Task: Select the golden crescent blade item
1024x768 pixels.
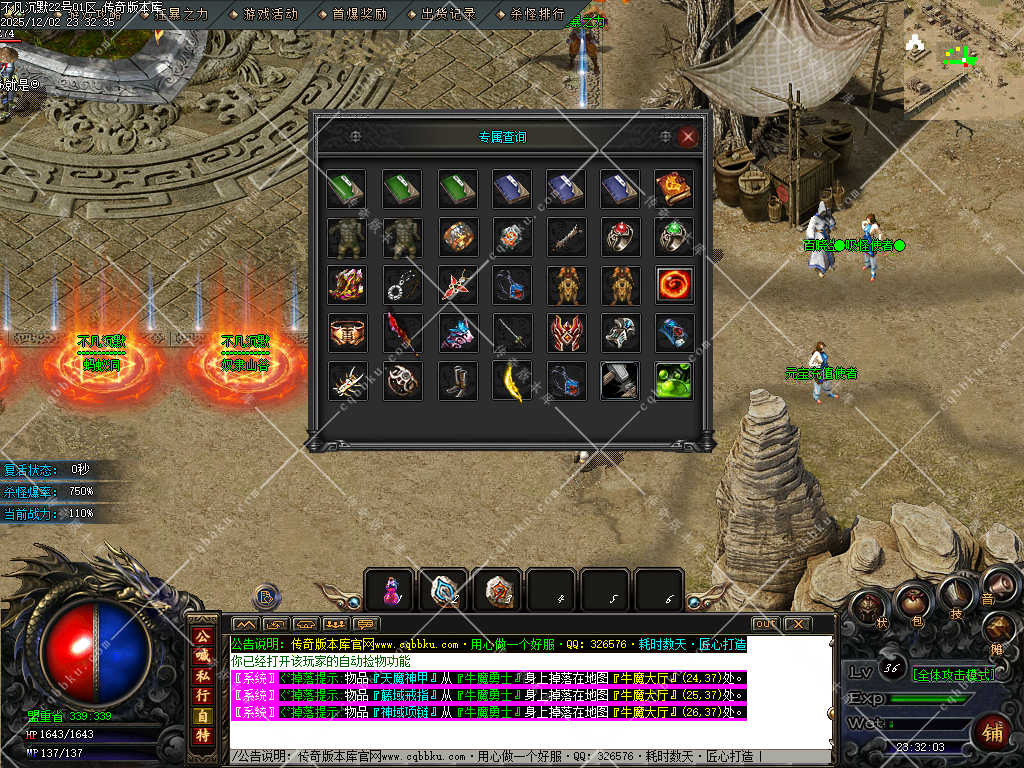Action: [x=511, y=381]
